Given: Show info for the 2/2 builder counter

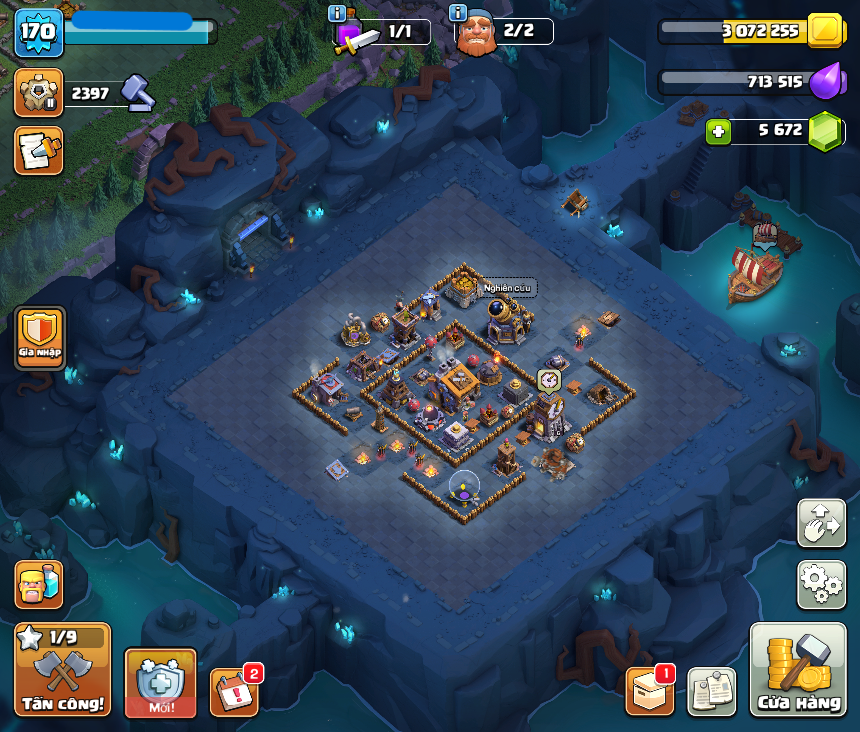Looking at the screenshot, I should click(x=458, y=13).
